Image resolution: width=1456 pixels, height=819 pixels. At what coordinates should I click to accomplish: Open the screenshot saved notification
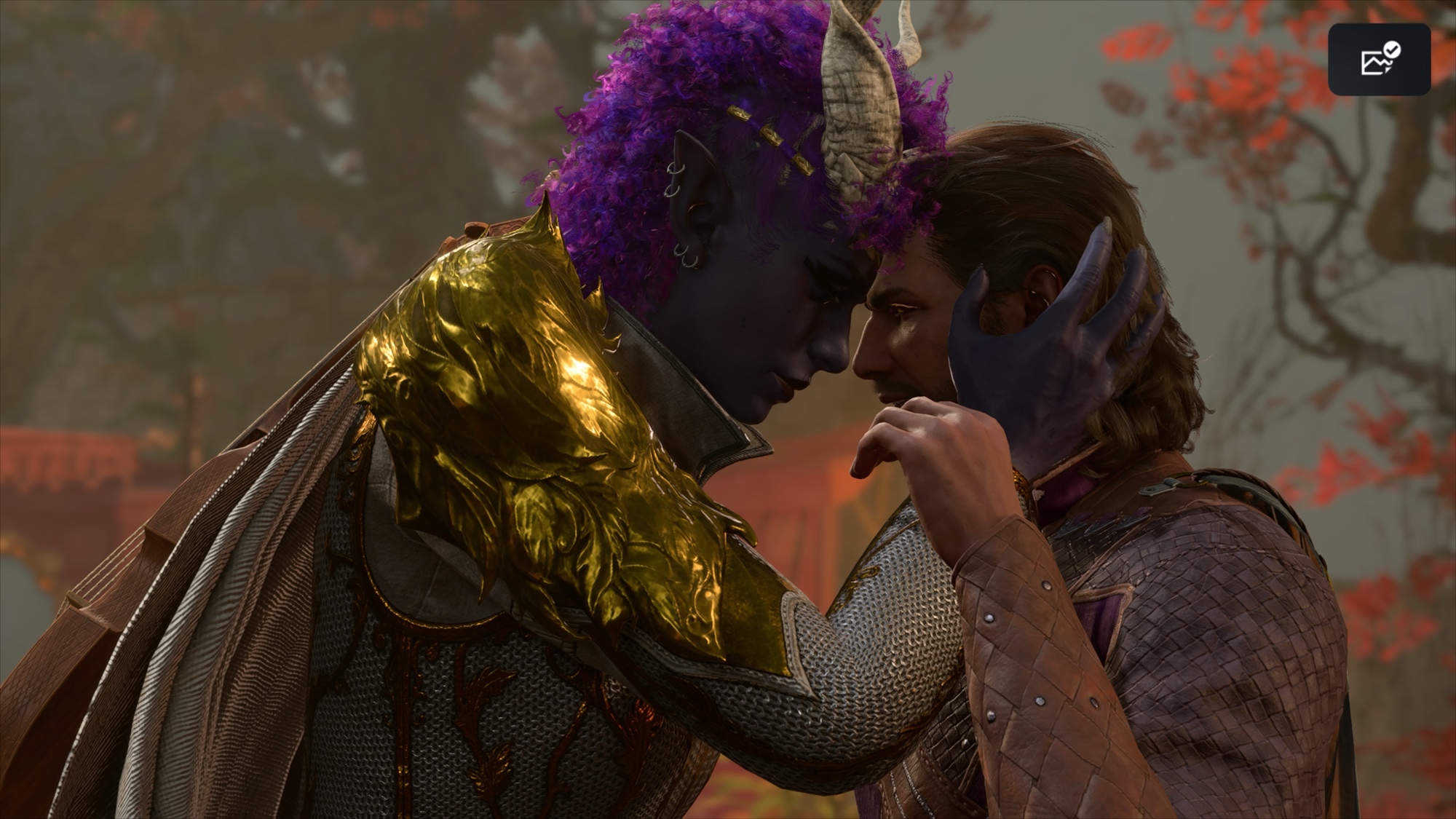click(1379, 59)
